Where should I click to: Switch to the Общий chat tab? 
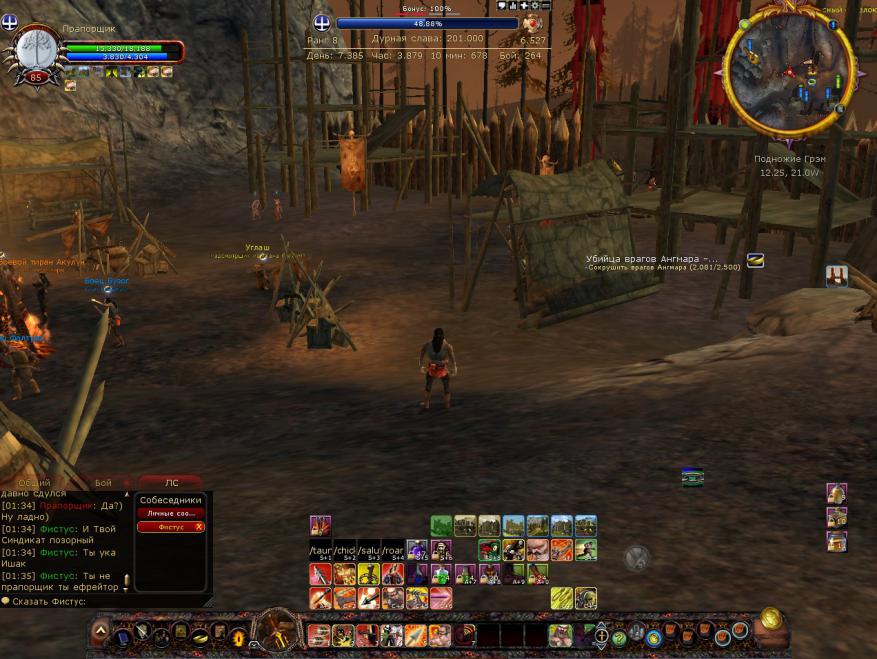[34, 482]
